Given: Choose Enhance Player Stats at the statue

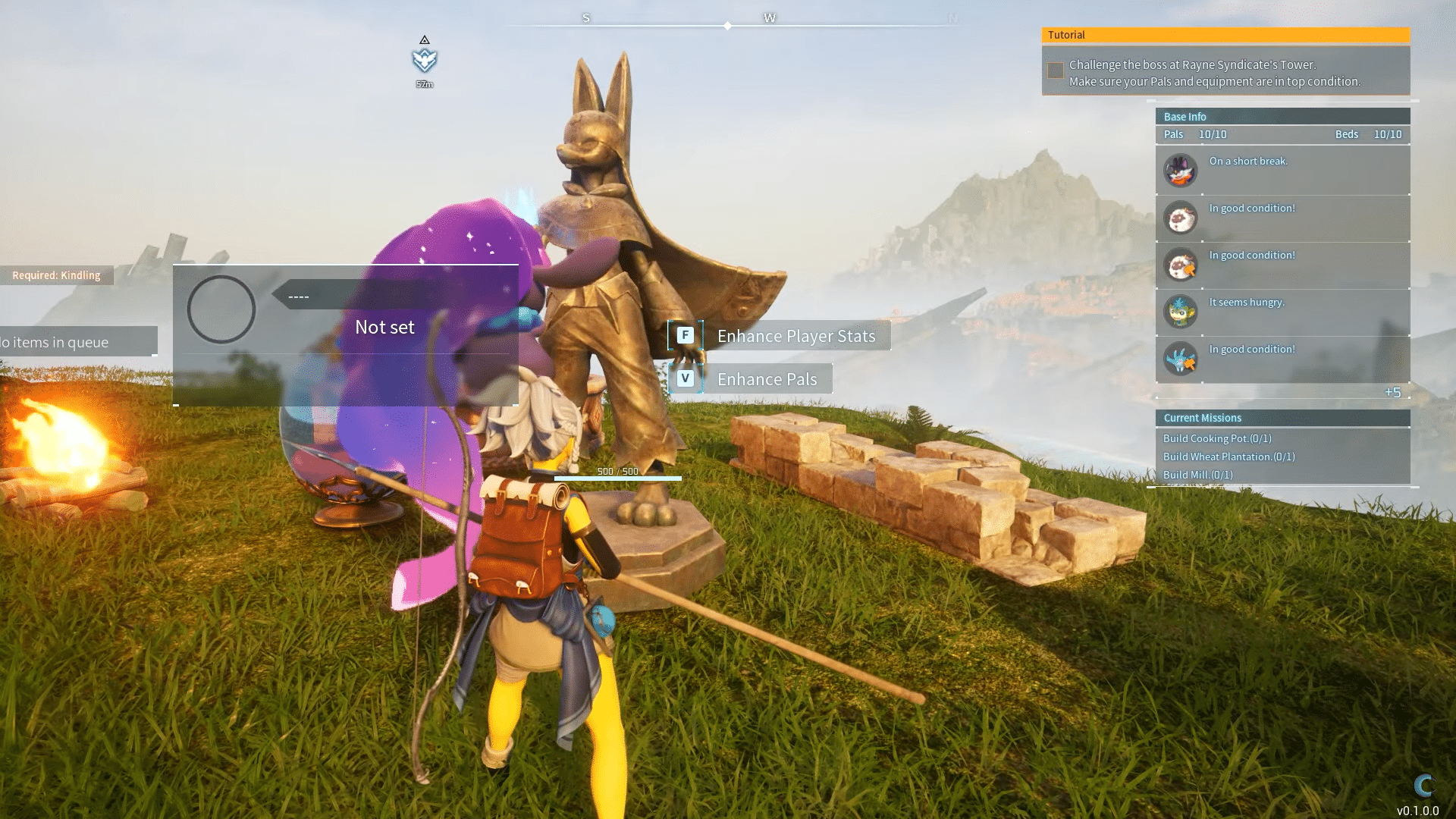Looking at the screenshot, I should point(796,335).
